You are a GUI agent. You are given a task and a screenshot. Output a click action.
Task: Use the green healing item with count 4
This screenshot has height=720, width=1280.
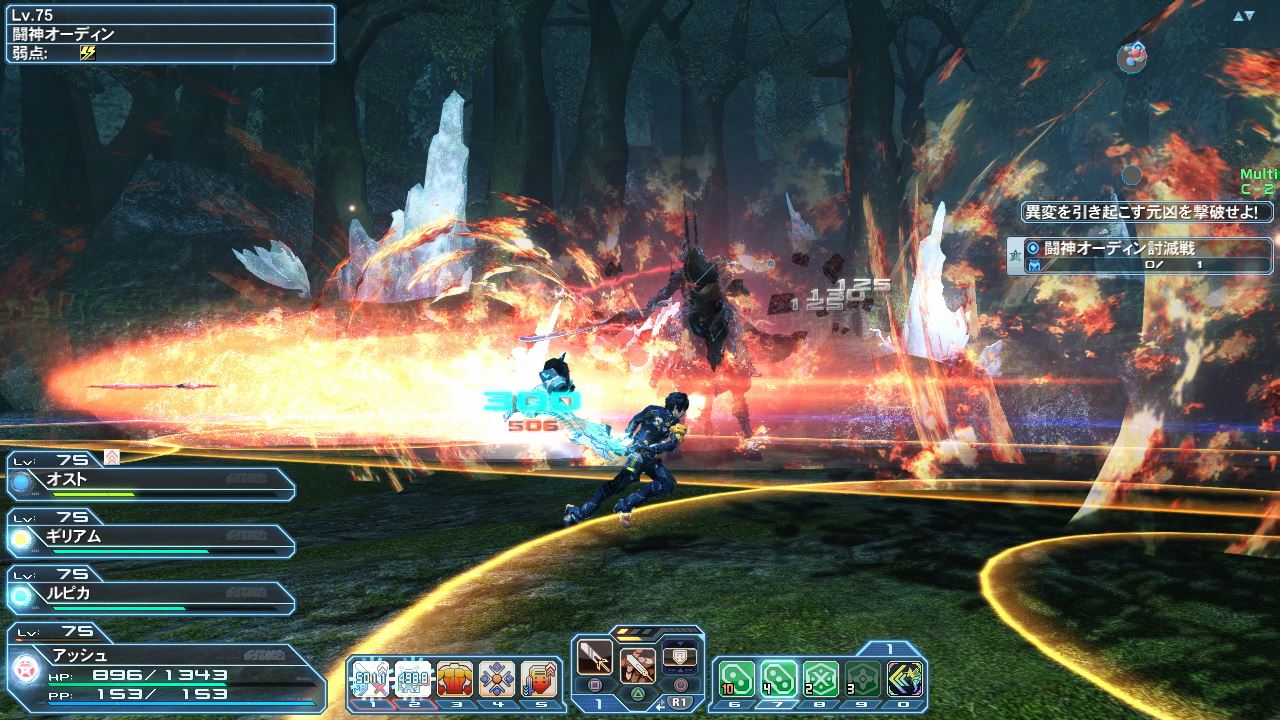tap(778, 679)
